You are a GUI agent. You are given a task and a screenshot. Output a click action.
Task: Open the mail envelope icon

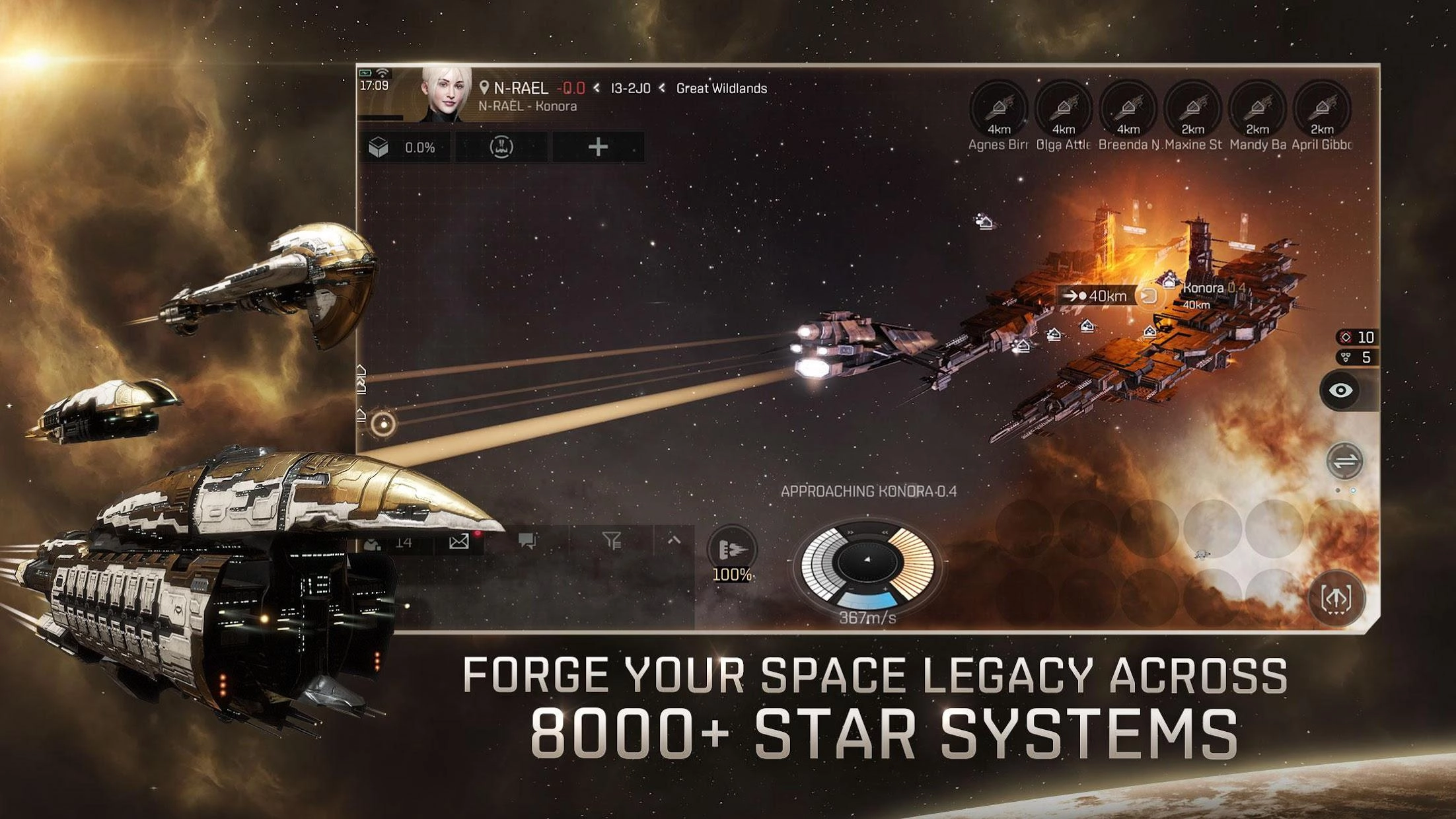click(x=459, y=542)
